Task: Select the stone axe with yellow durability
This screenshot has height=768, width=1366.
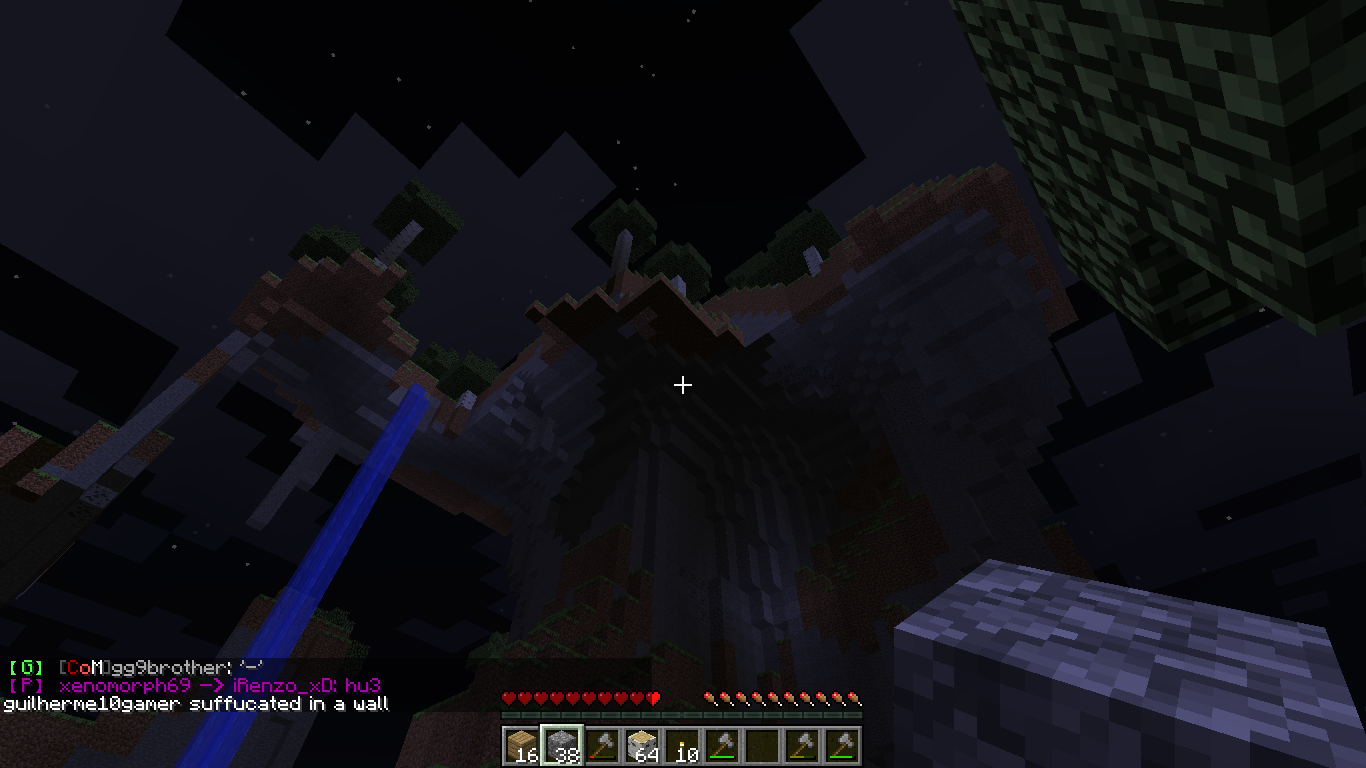Action: 802,745
